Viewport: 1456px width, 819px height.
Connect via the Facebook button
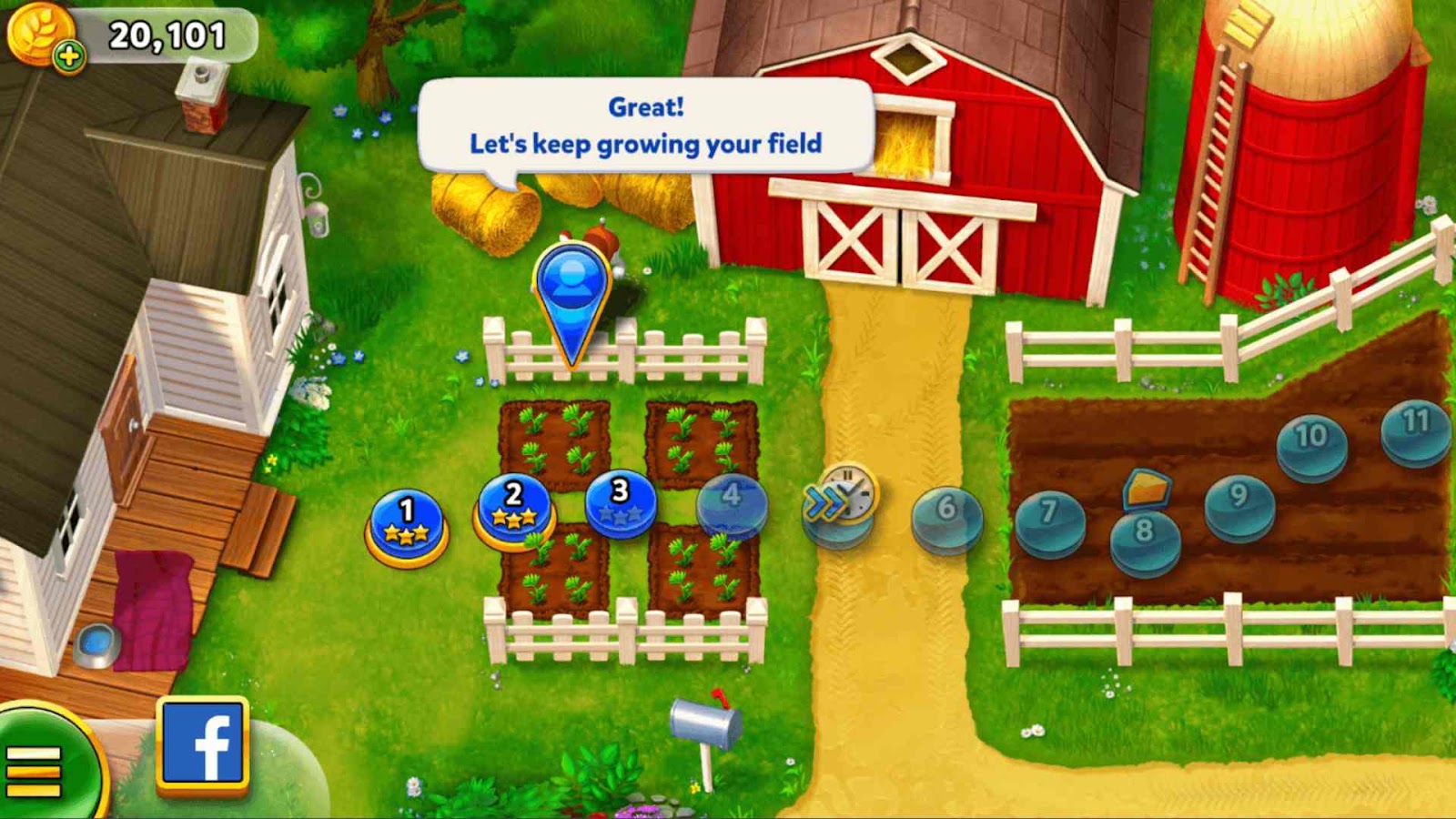pos(202,744)
